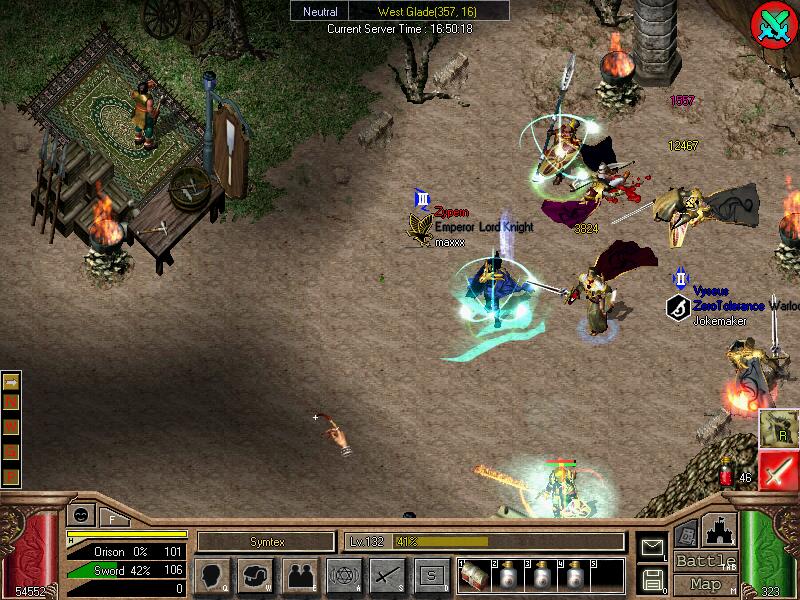The height and width of the screenshot is (600, 800).
Task: Open the quest page button beside castle
Action: point(687,535)
